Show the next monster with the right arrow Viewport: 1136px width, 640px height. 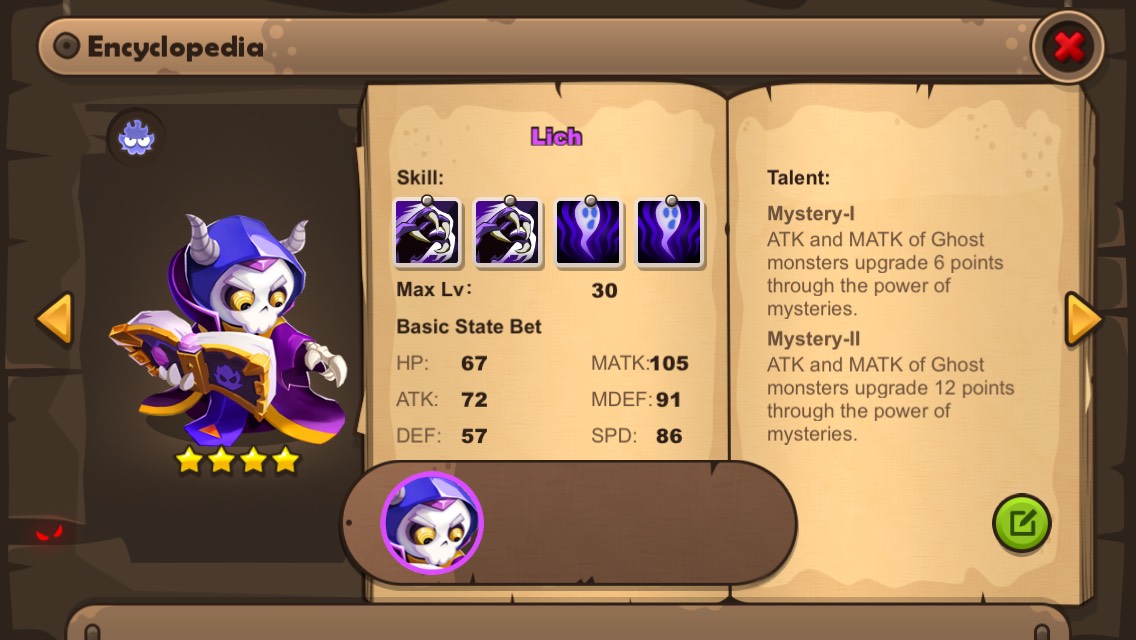point(1083,320)
